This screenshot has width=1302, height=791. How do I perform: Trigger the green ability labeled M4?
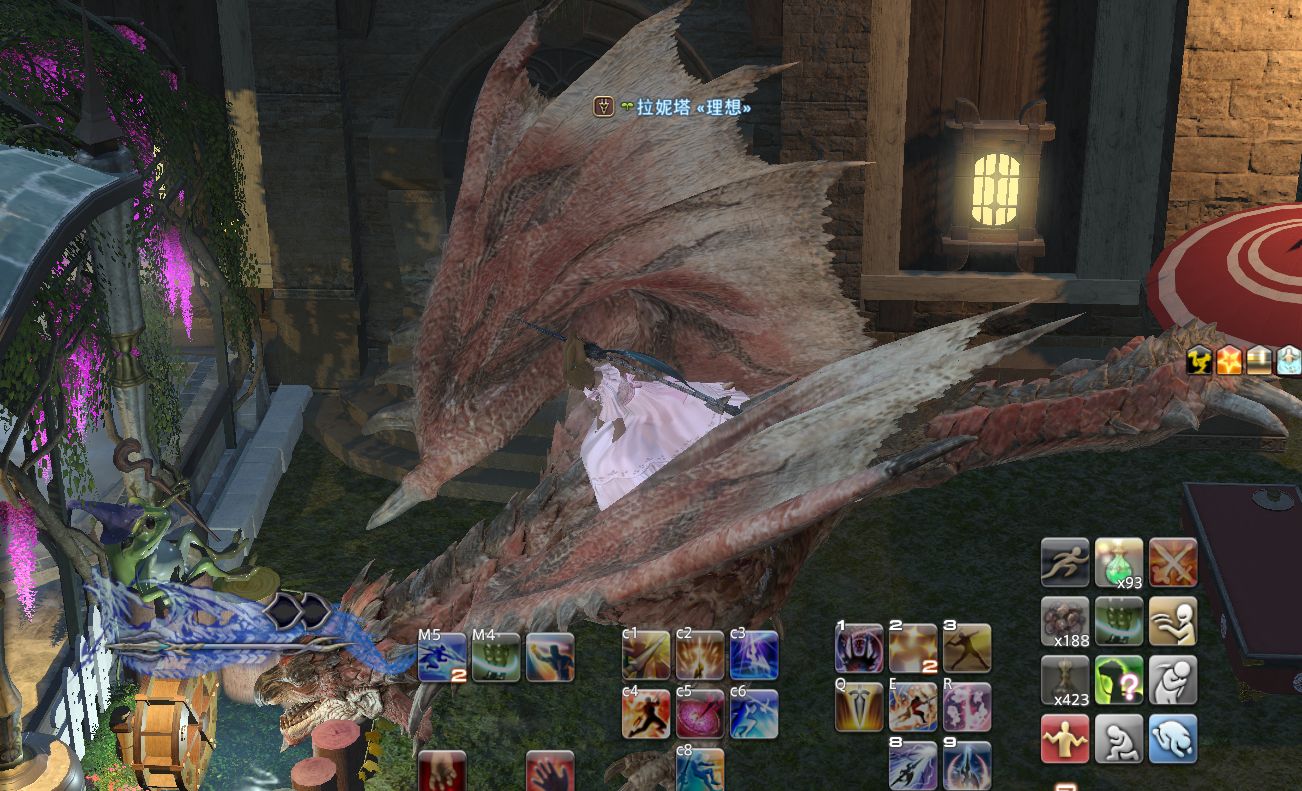tap(496, 657)
